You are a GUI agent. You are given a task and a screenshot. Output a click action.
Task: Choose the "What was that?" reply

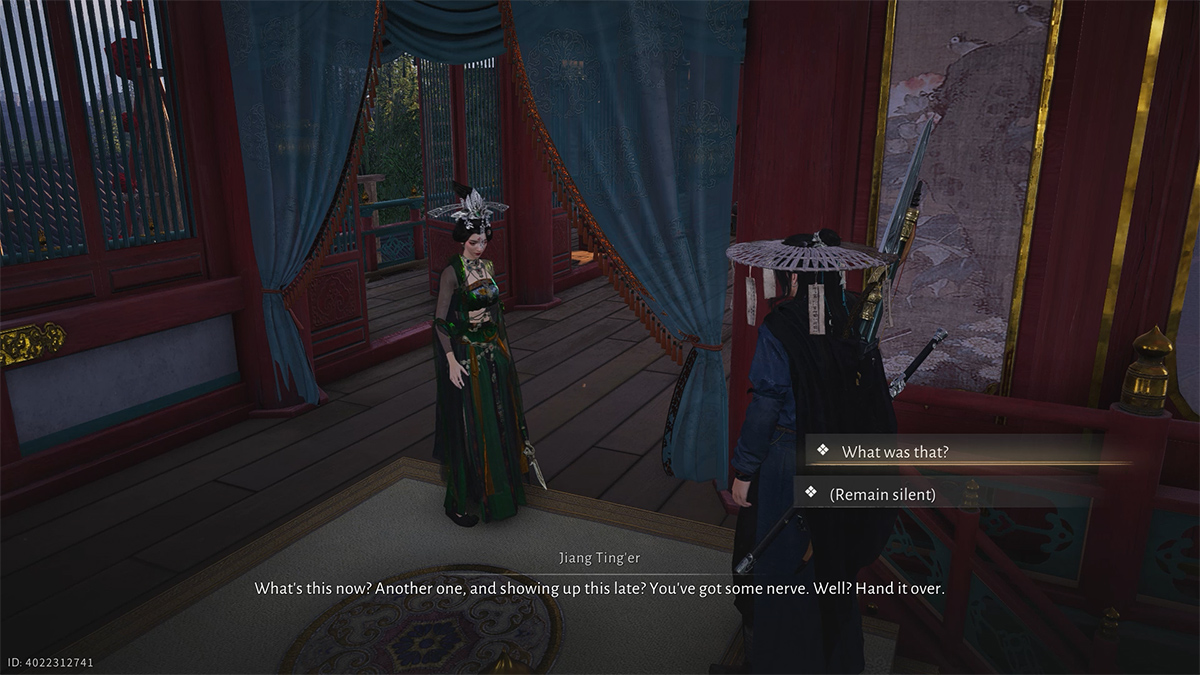(895, 452)
